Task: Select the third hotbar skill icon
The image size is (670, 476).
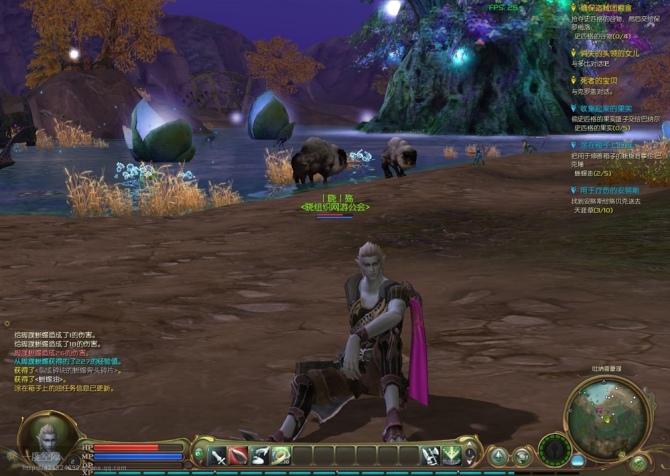Action: pyautogui.click(x=260, y=456)
